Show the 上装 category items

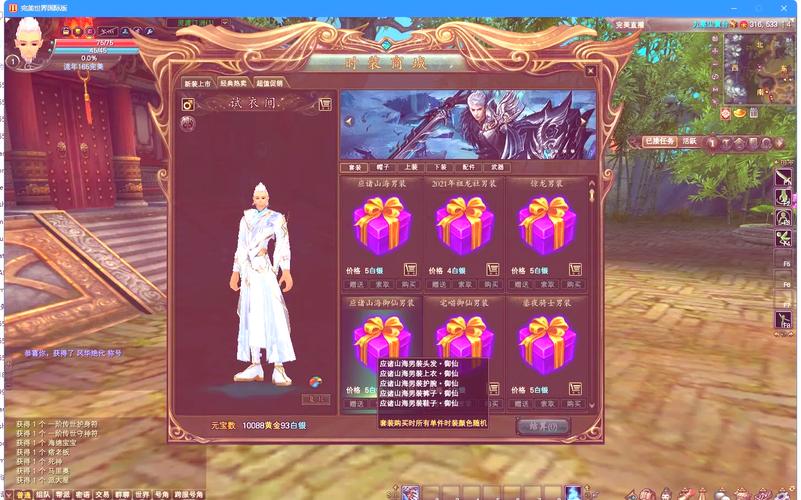pyautogui.click(x=412, y=167)
